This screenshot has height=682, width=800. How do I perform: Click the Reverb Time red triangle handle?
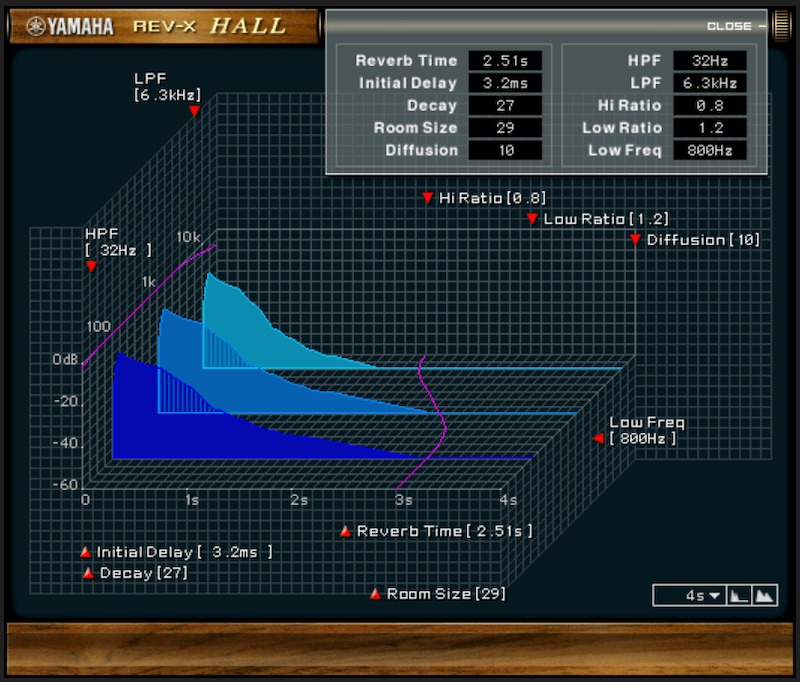345,531
